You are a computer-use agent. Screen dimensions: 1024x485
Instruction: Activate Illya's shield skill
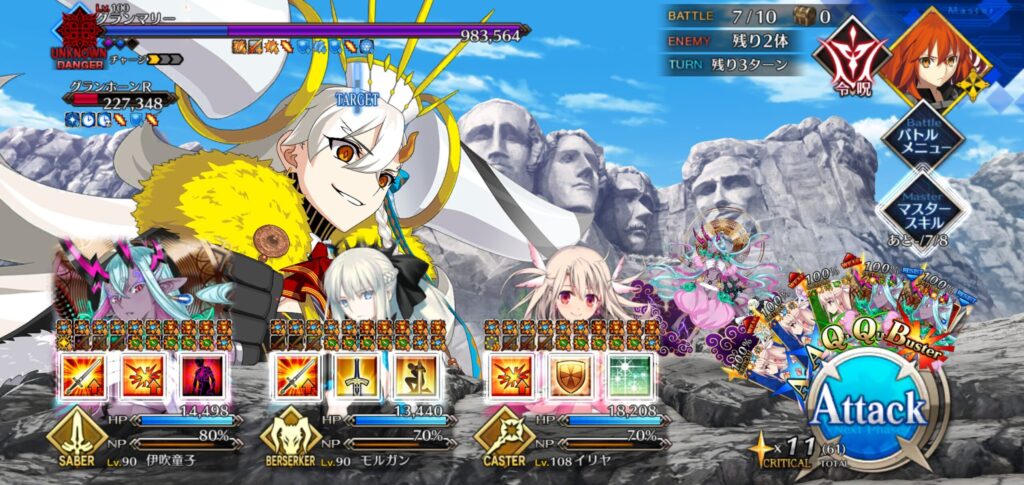[569, 377]
